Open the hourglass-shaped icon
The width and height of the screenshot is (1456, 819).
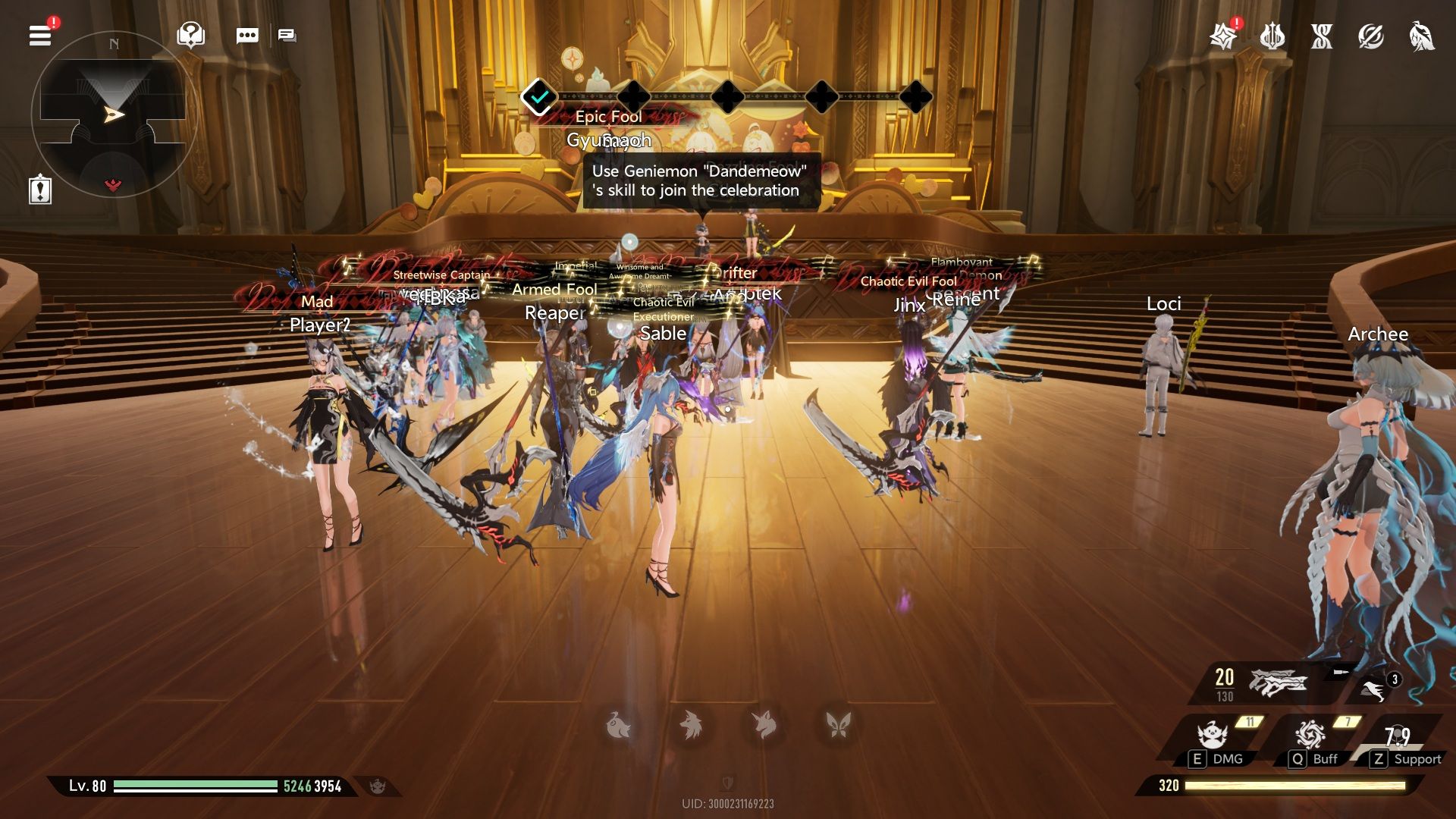[1321, 36]
